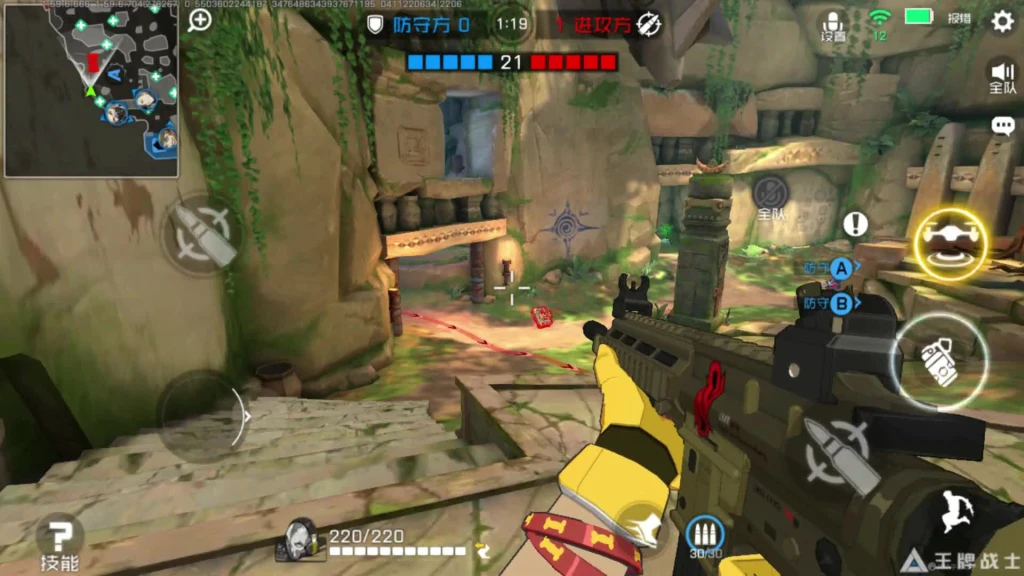Image resolution: width=1024 pixels, height=576 pixels.
Task: Expand the minimap
Action: 91,90
